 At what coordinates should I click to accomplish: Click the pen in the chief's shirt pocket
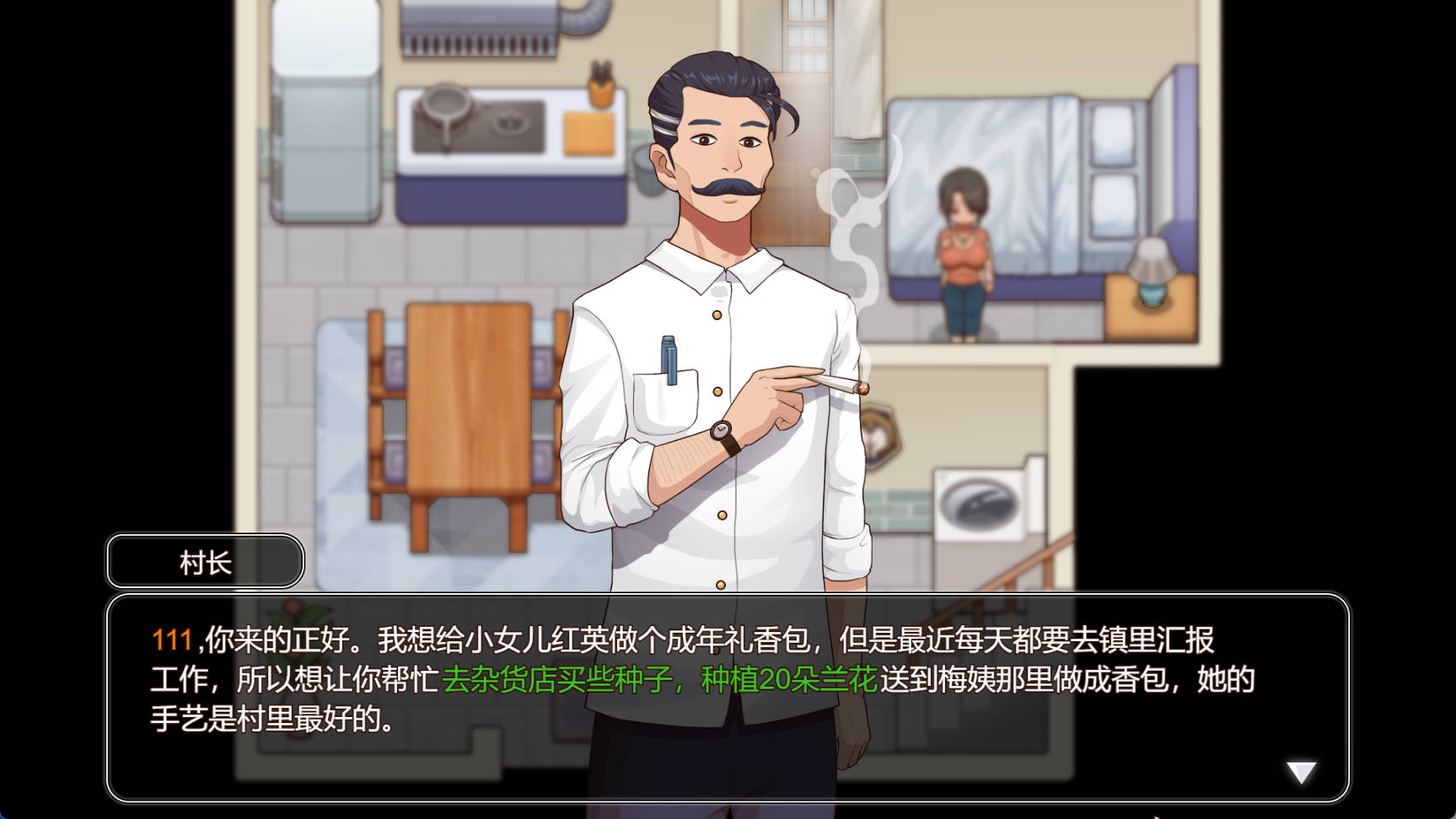click(669, 356)
